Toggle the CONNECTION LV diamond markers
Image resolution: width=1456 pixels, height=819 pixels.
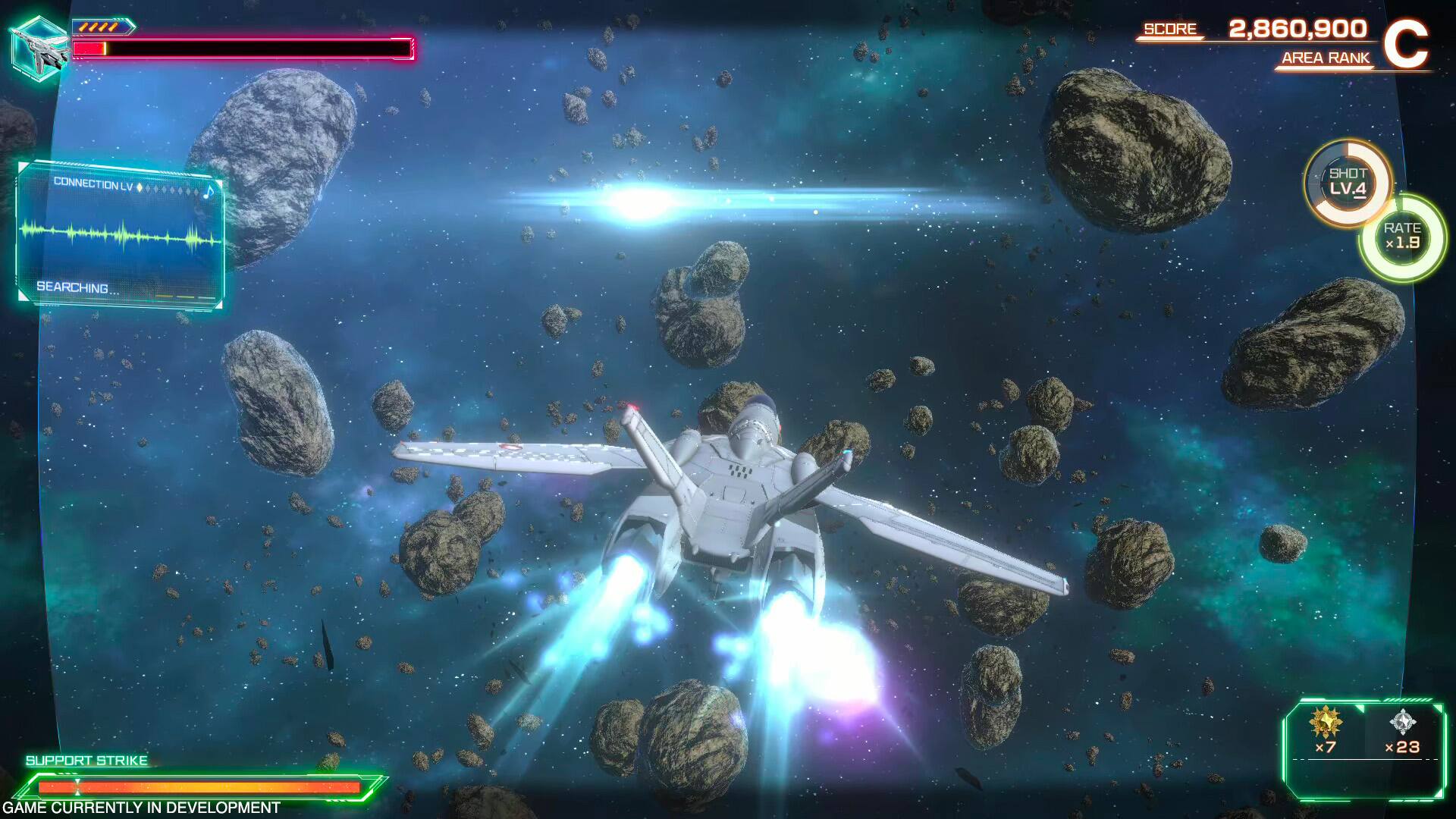(167, 189)
